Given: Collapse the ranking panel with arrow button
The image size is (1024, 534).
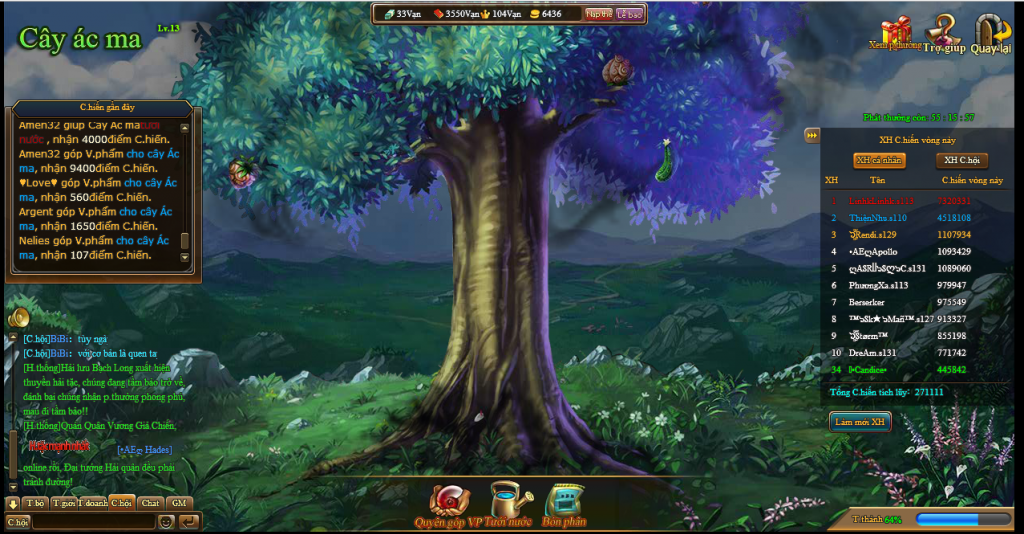Looking at the screenshot, I should click(x=812, y=136).
